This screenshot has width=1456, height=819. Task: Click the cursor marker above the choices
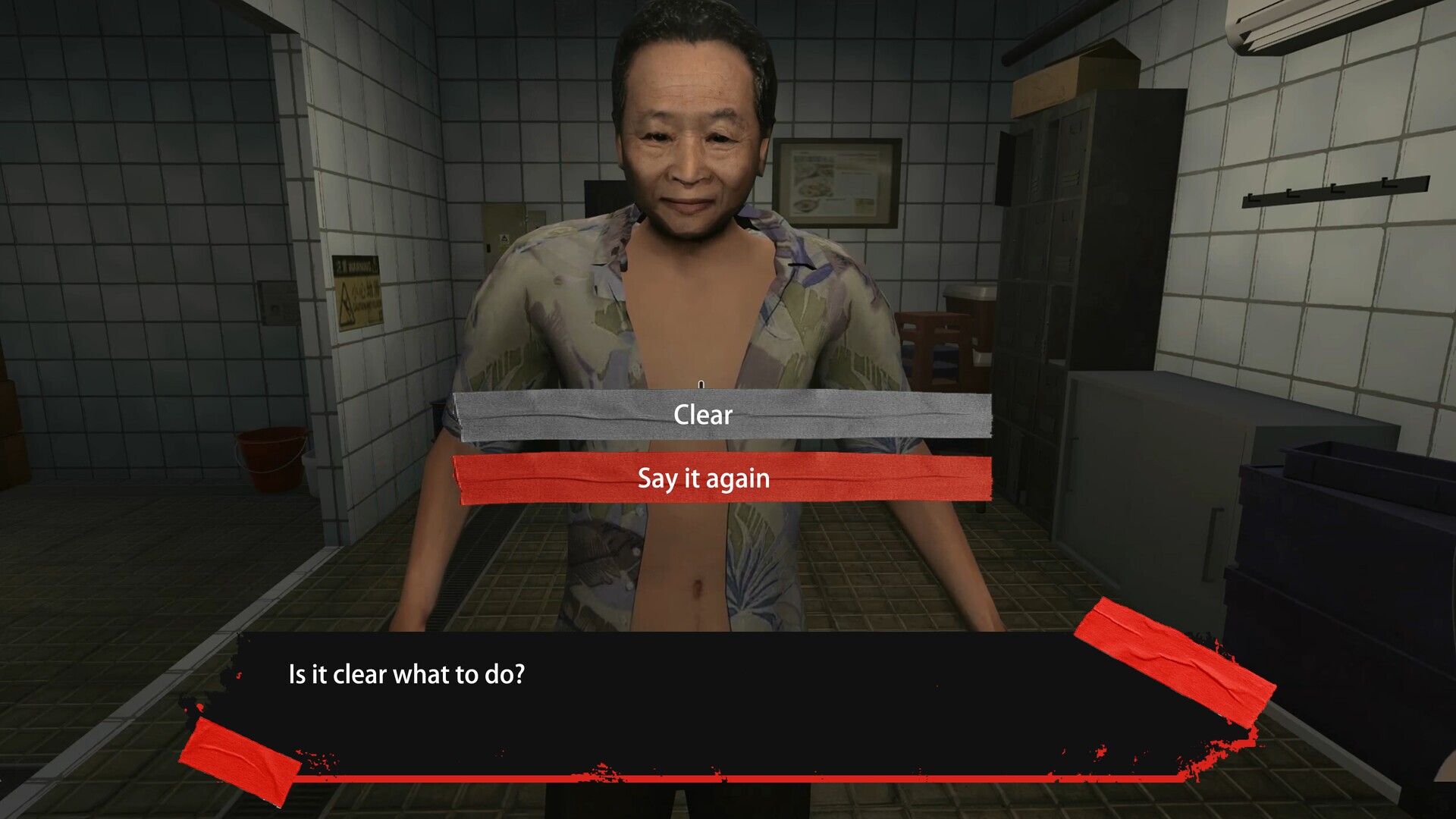(x=701, y=383)
